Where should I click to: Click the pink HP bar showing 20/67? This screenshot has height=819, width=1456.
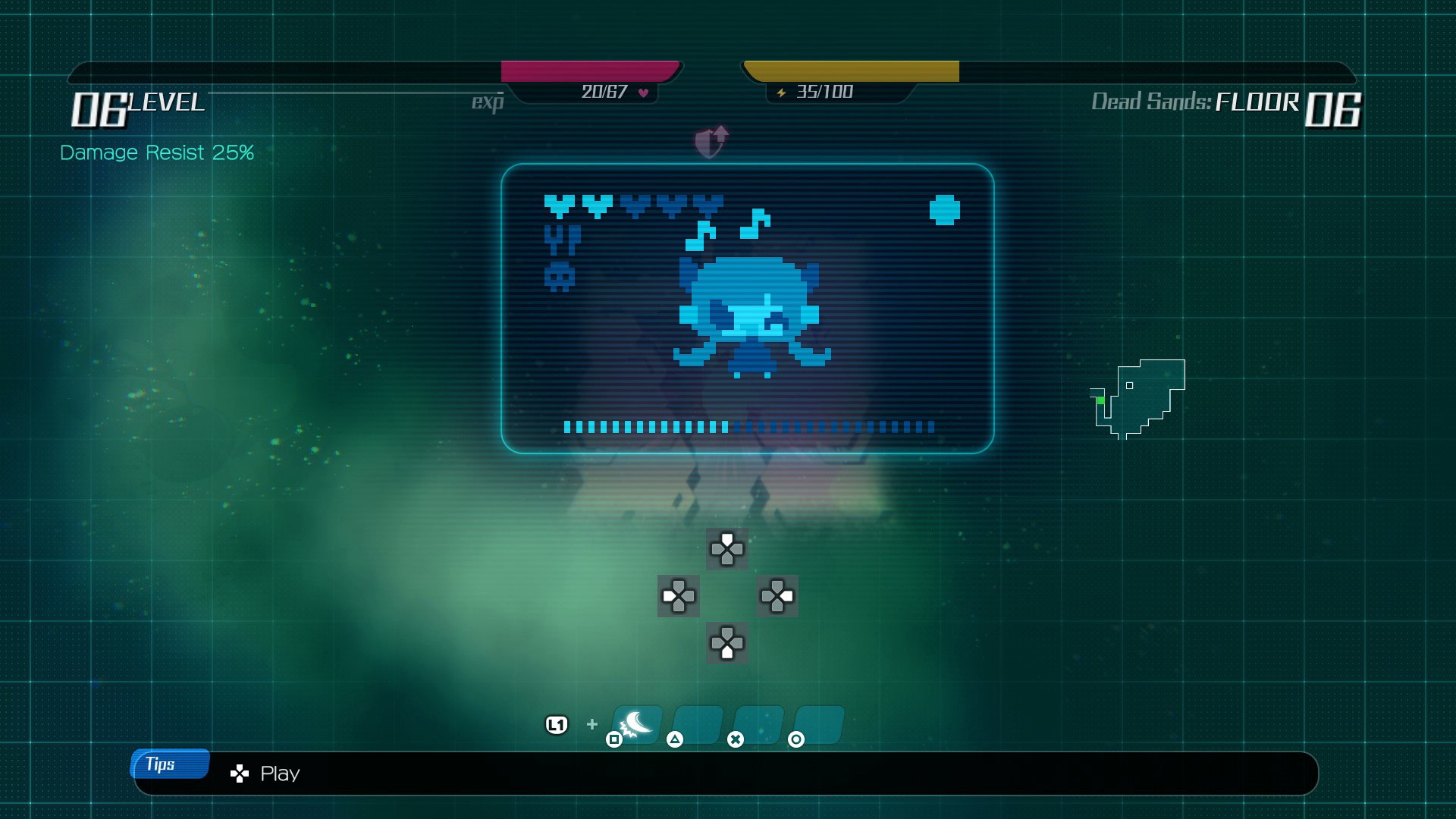pos(591,70)
